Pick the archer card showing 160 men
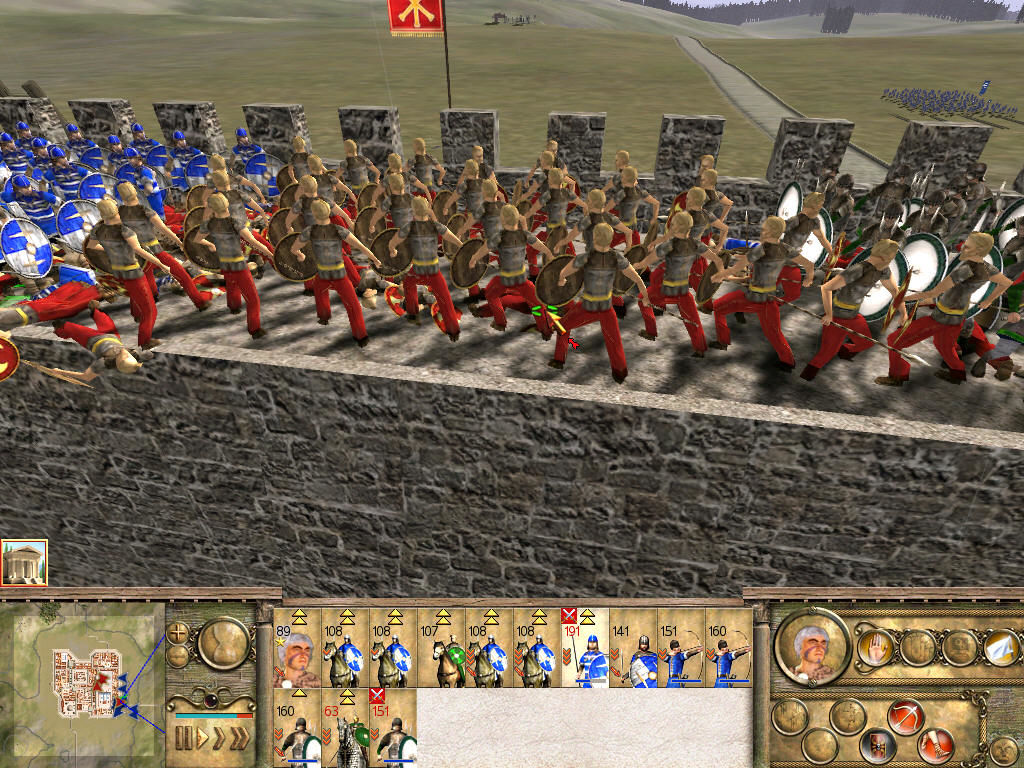This screenshot has width=1024, height=768. pyautogui.click(x=729, y=648)
